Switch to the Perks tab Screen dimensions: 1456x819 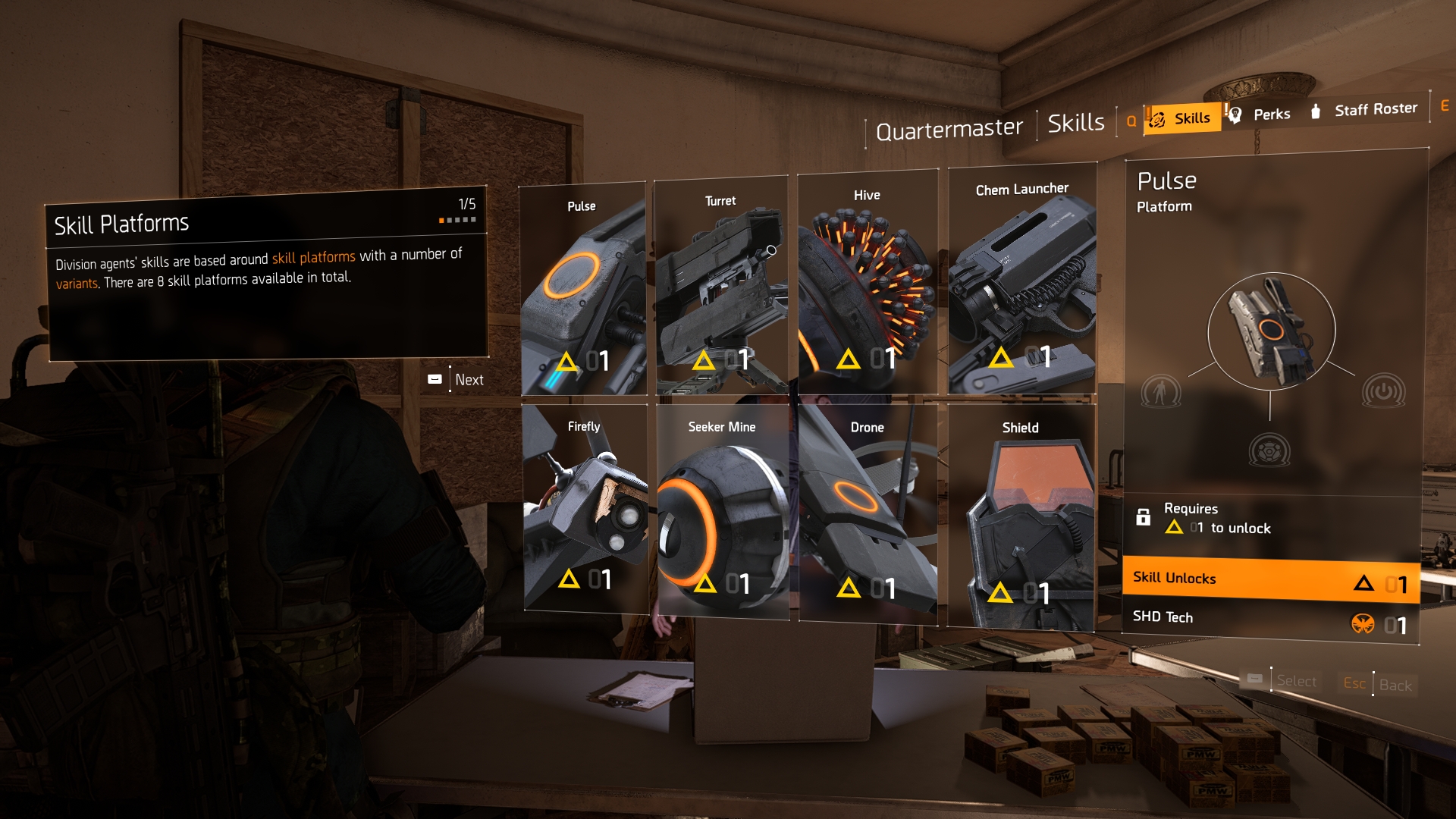1262,115
